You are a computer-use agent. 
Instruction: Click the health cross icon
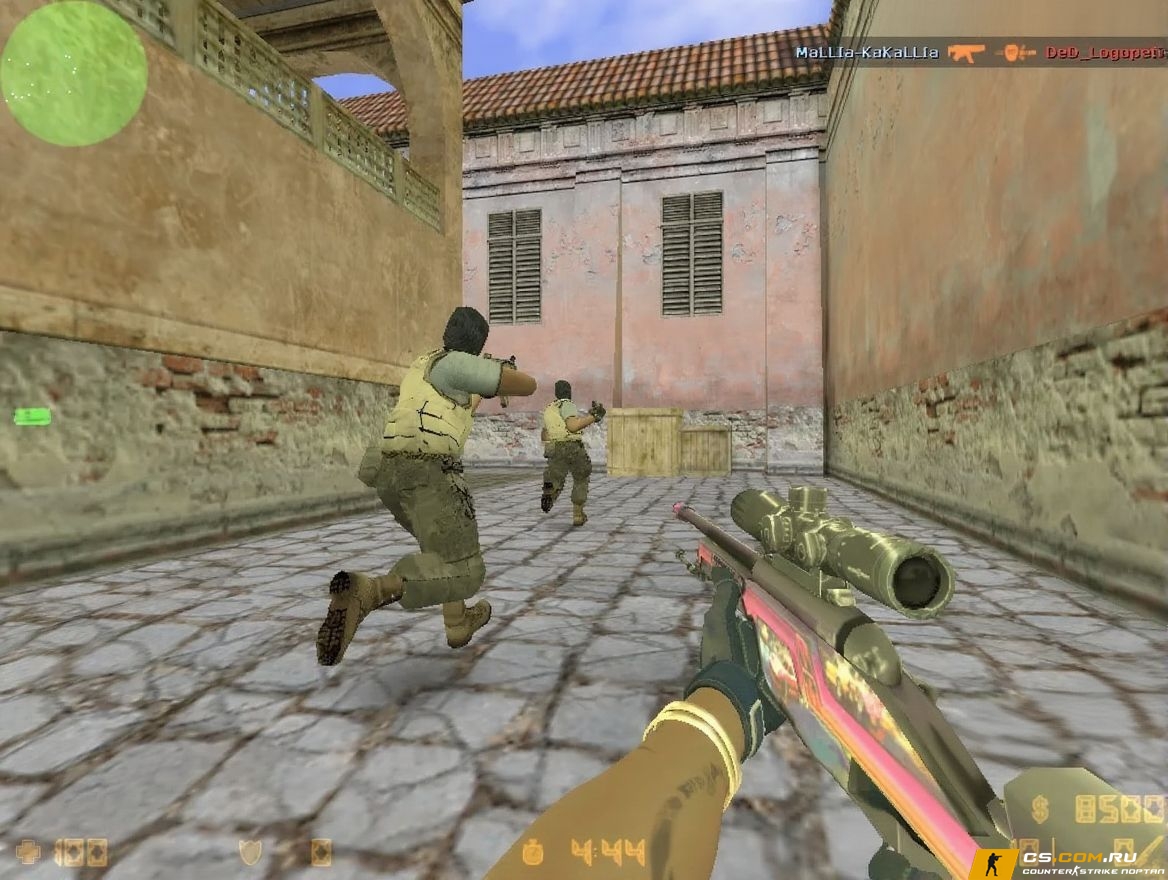pyautogui.click(x=28, y=852)
